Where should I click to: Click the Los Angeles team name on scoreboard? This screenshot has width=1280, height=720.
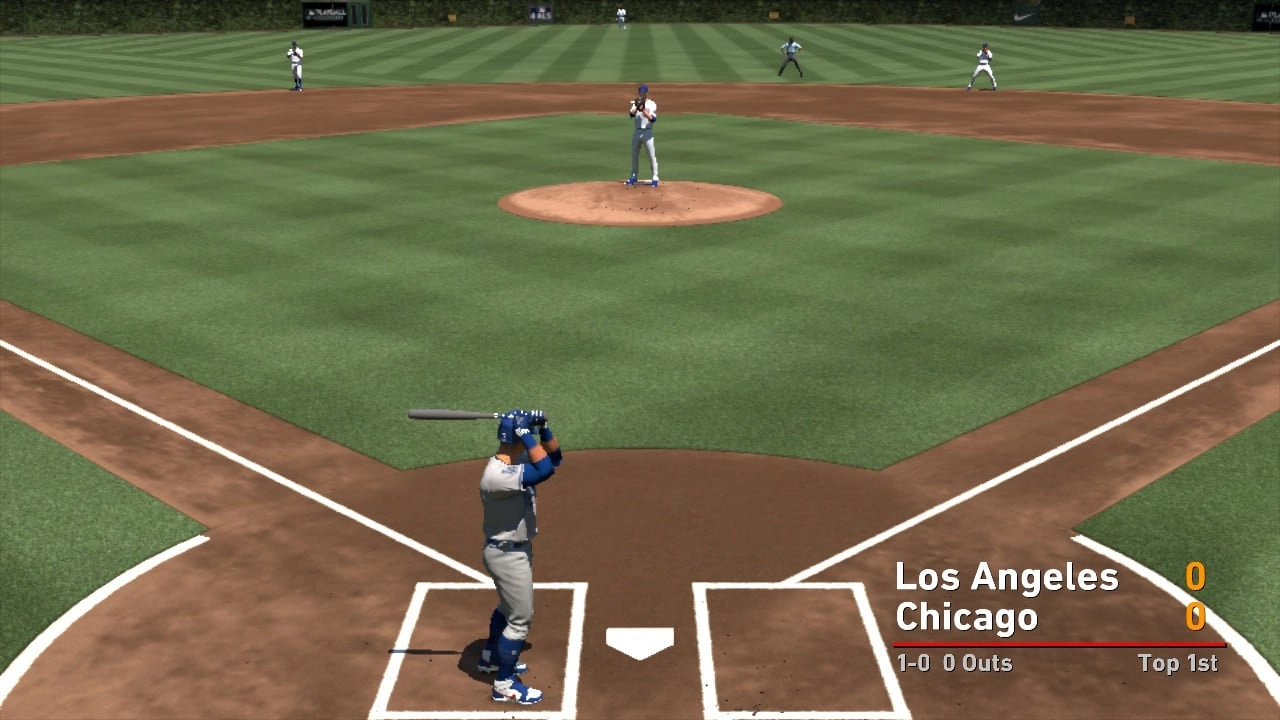[x=1008, y=578]
